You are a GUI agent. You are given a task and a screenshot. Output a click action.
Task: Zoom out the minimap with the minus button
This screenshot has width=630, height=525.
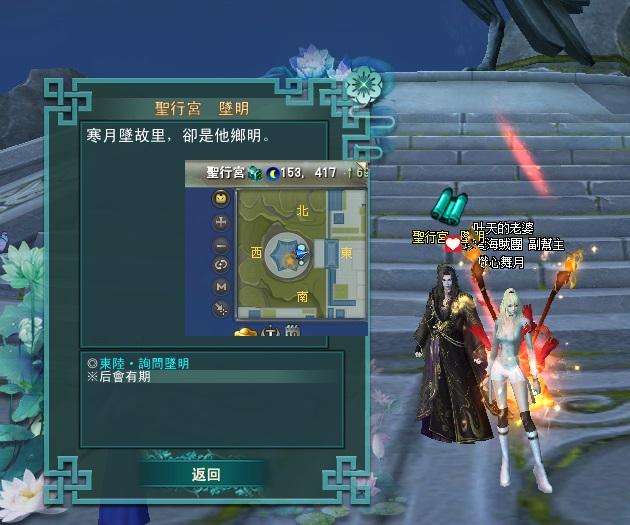221,244
